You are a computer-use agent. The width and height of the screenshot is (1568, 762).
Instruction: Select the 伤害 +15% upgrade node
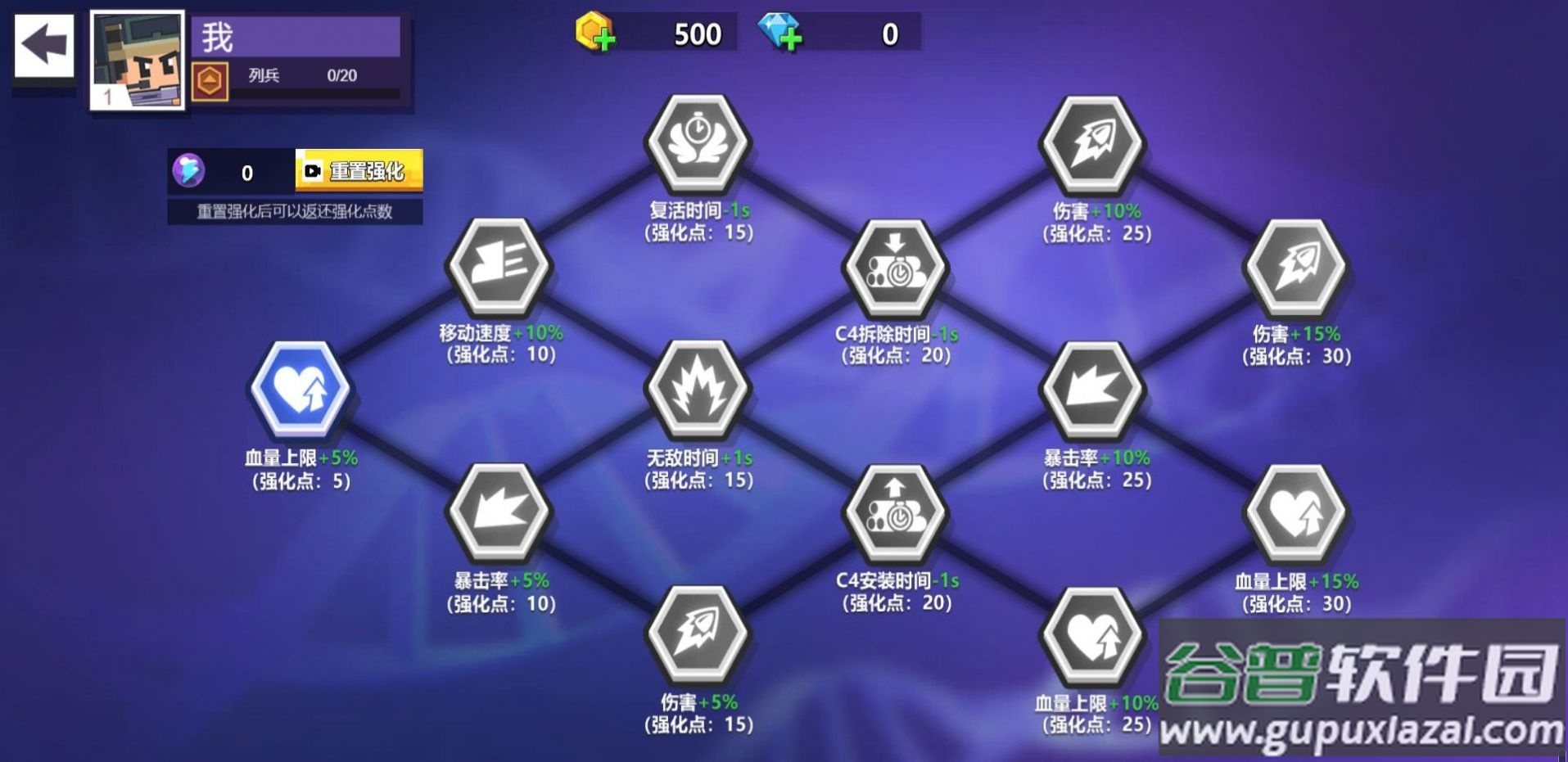coord(1295,266)
